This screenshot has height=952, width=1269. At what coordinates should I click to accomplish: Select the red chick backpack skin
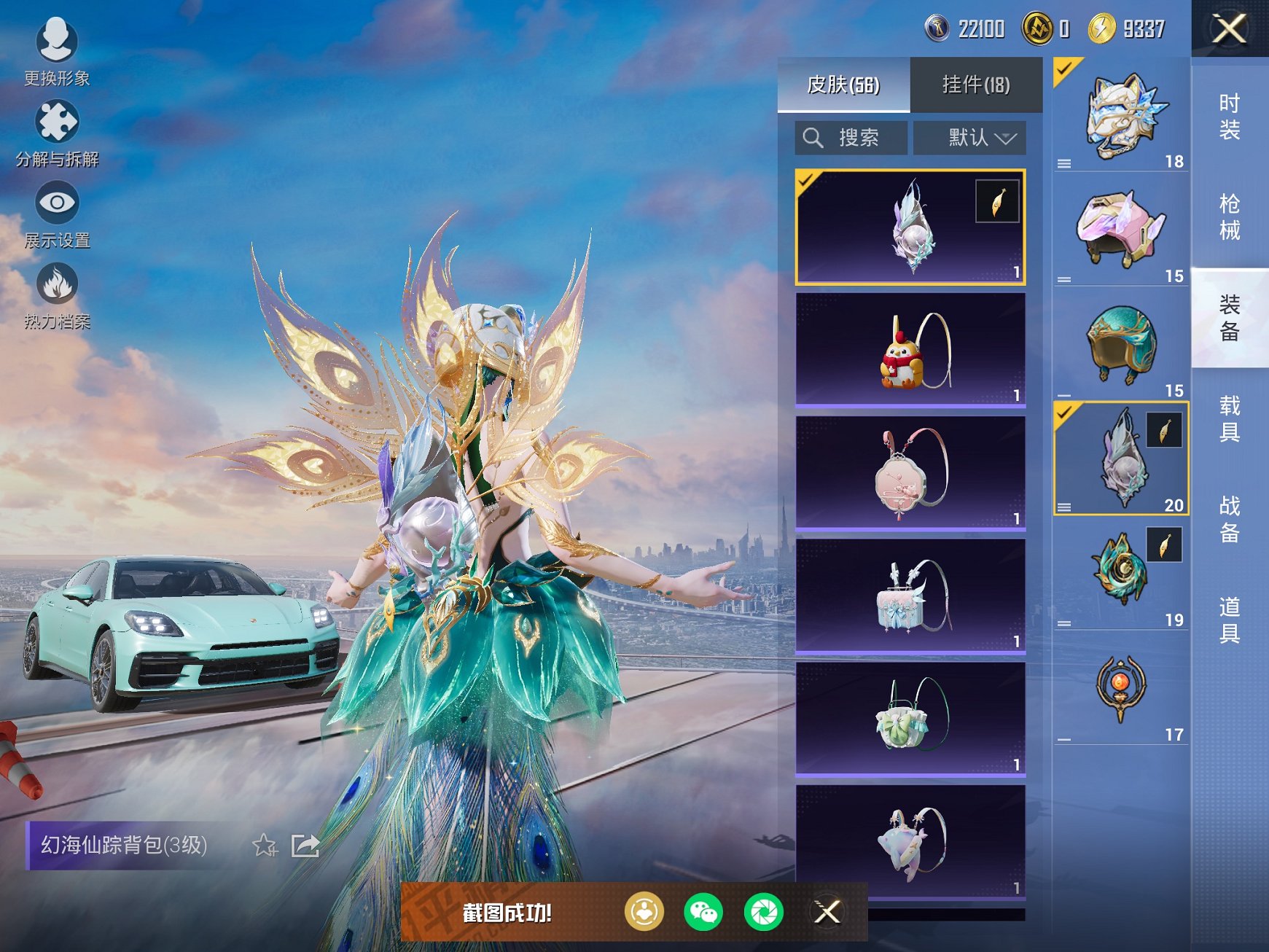pyautogui.click(x=910, y=350)
